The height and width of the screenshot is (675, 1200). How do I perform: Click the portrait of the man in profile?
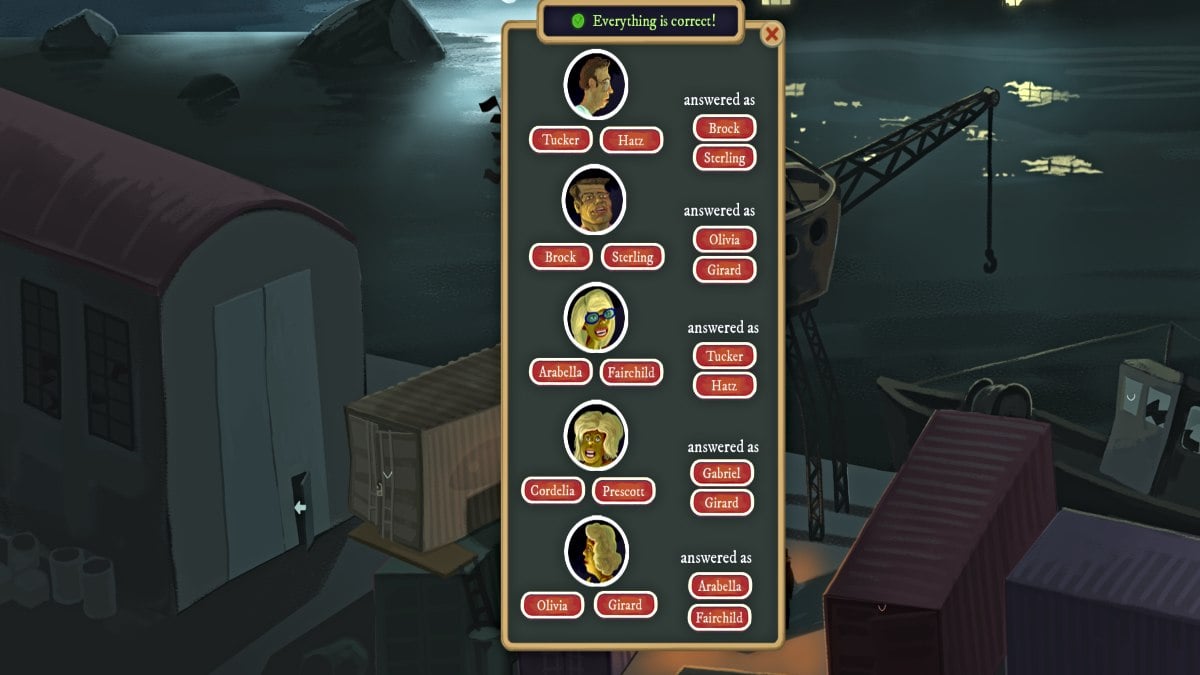pyautogui.click(x=596, y=85)
